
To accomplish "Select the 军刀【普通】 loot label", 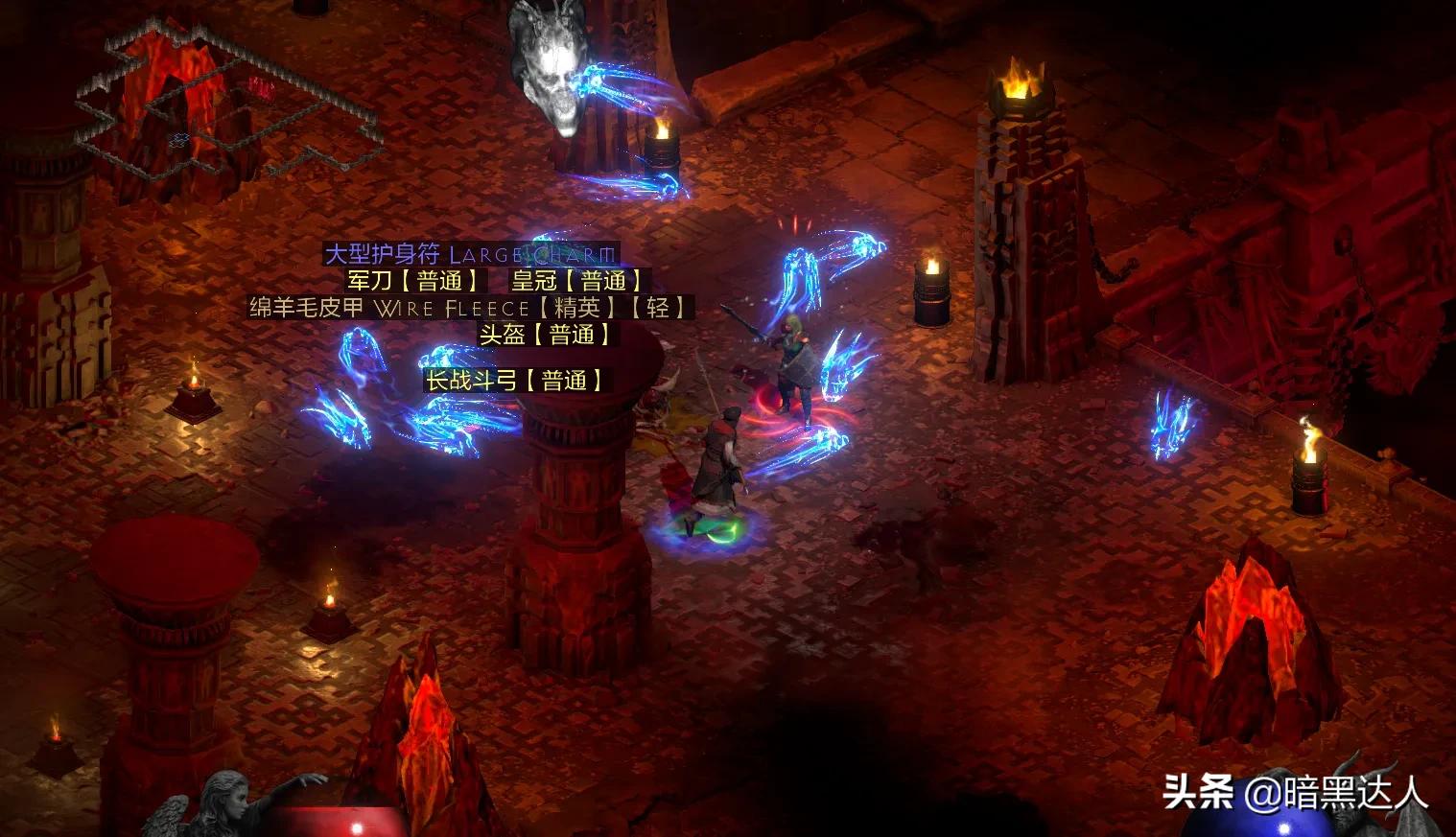I will click(x=414, y=281).
